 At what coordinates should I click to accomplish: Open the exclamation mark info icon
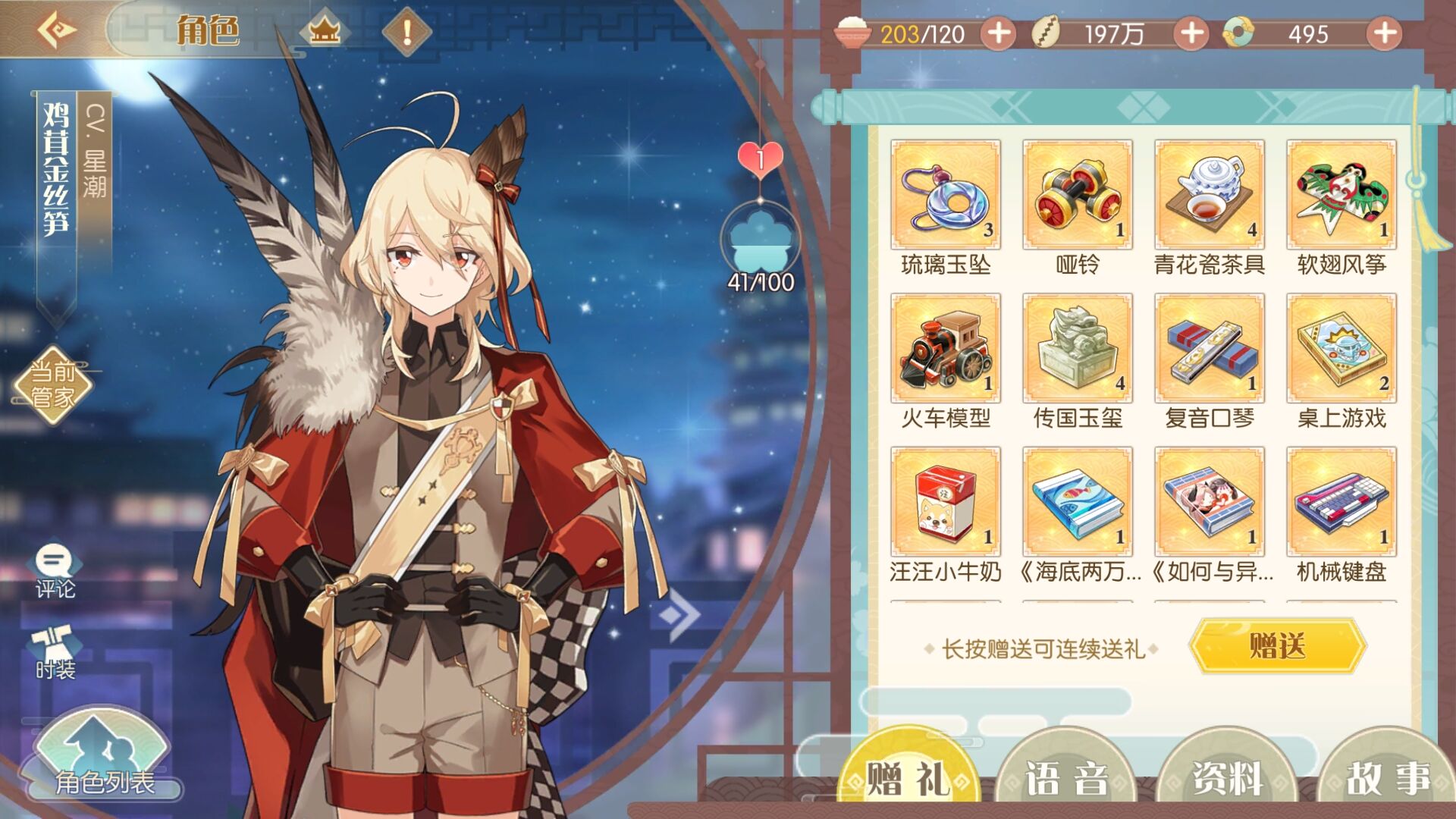(406, 32)
